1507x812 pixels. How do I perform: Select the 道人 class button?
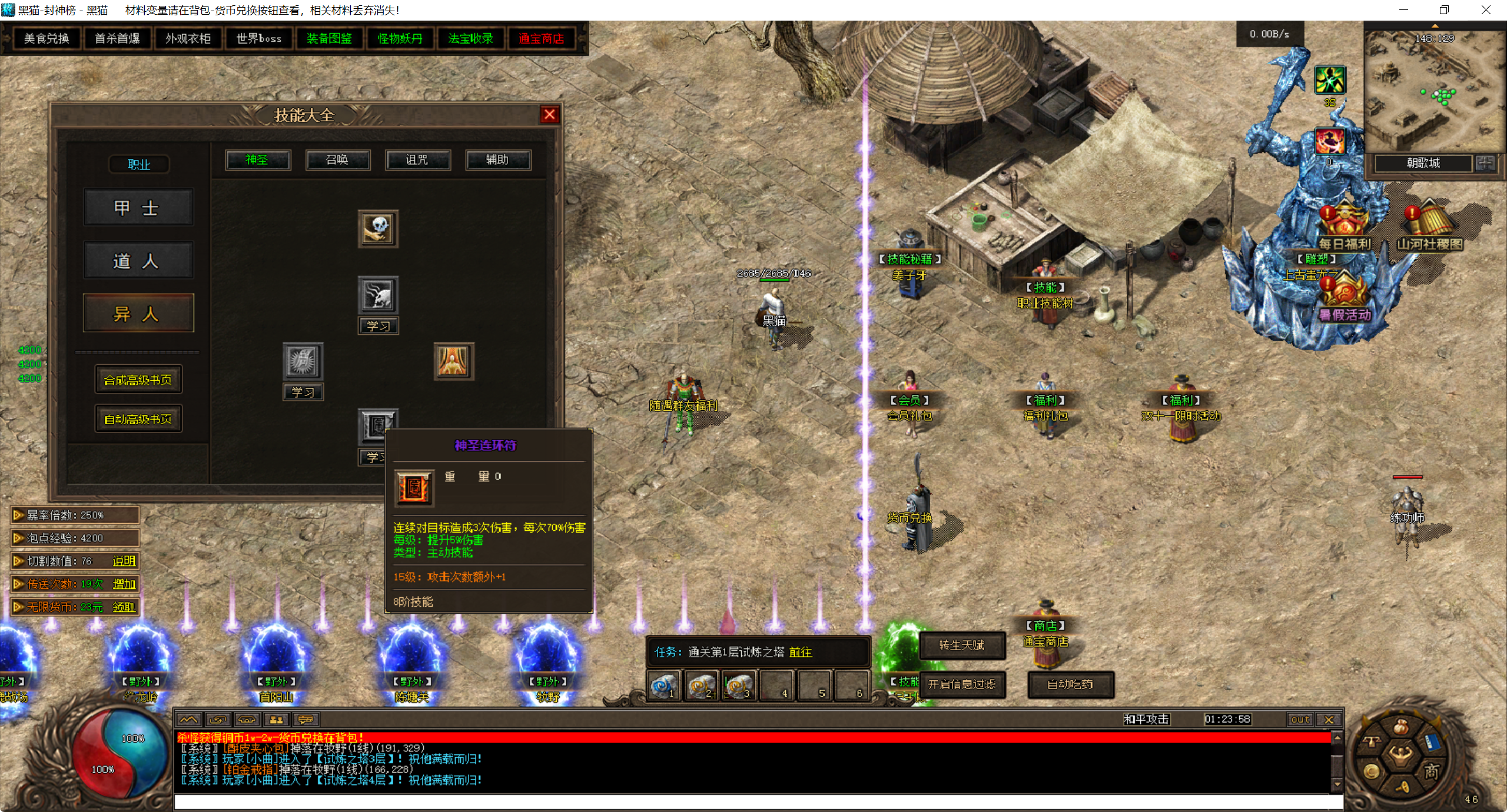point(138,261)
